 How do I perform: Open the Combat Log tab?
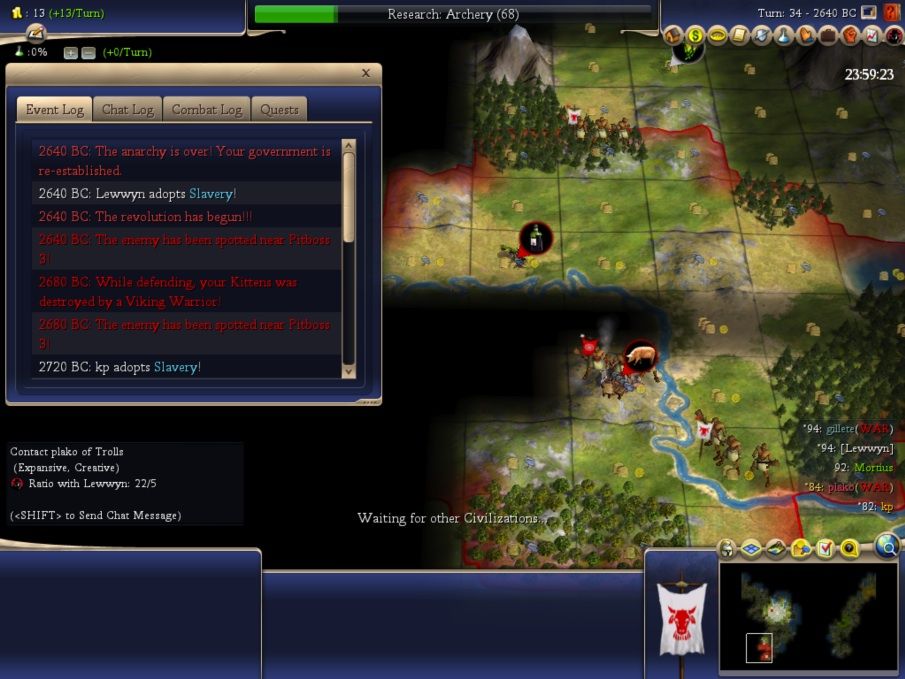click(207, 110)
